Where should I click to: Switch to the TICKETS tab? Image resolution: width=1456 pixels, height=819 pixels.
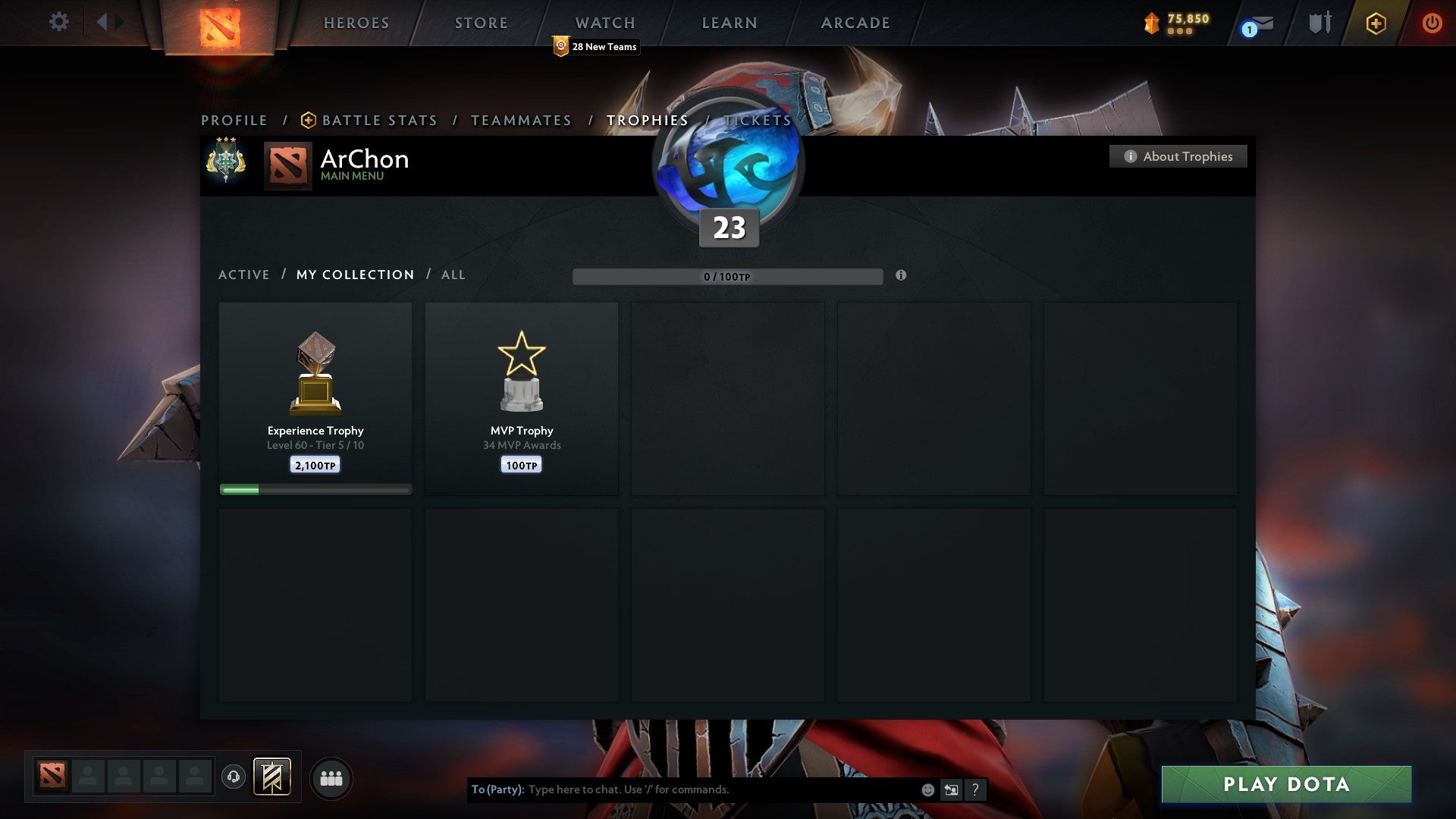click(x=756, y=120)
